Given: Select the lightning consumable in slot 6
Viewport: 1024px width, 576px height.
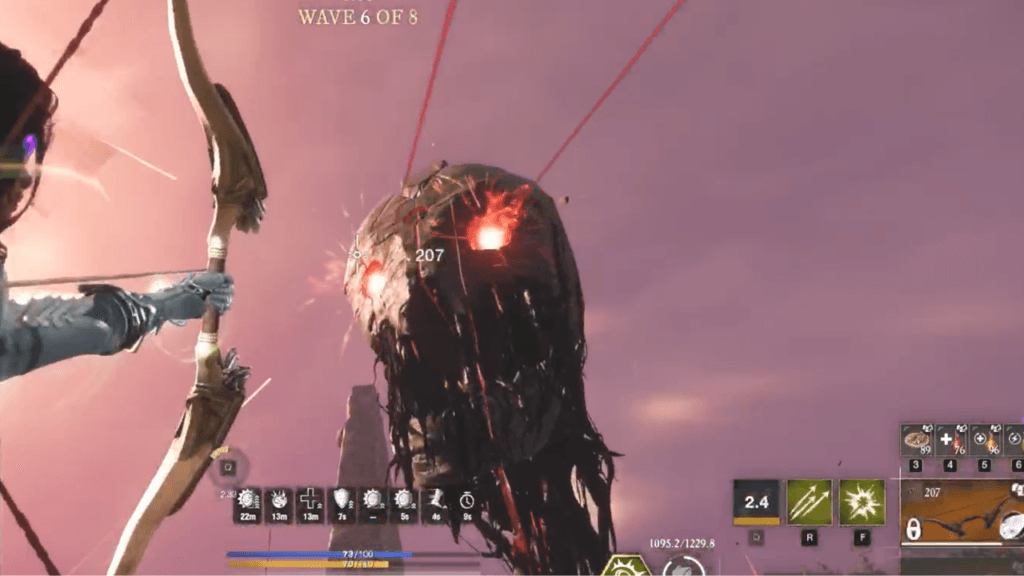Looking at the screenshot, I should click(x=1014, y=441).
